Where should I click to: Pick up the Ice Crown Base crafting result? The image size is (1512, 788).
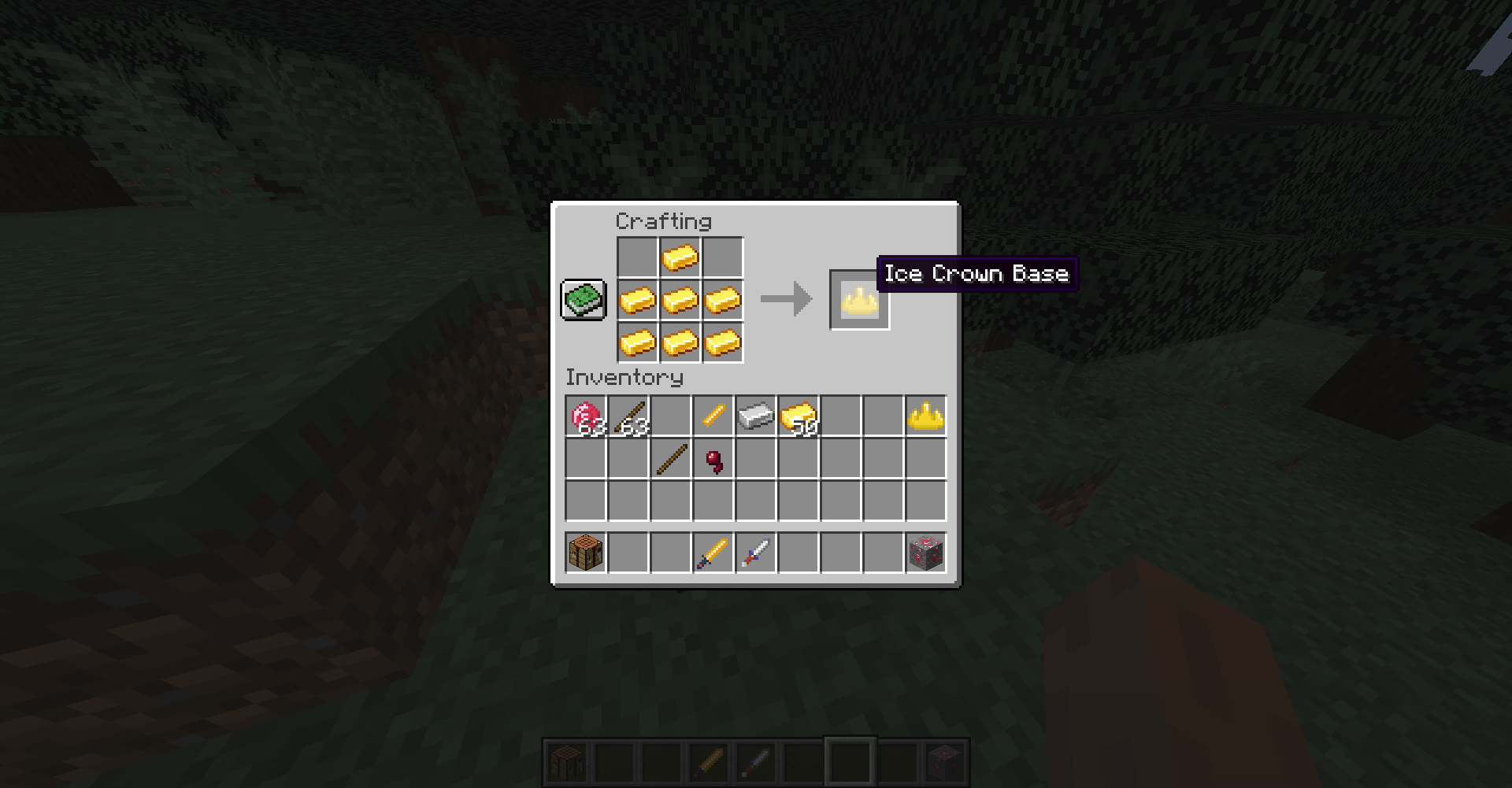[x=860, y=299]
